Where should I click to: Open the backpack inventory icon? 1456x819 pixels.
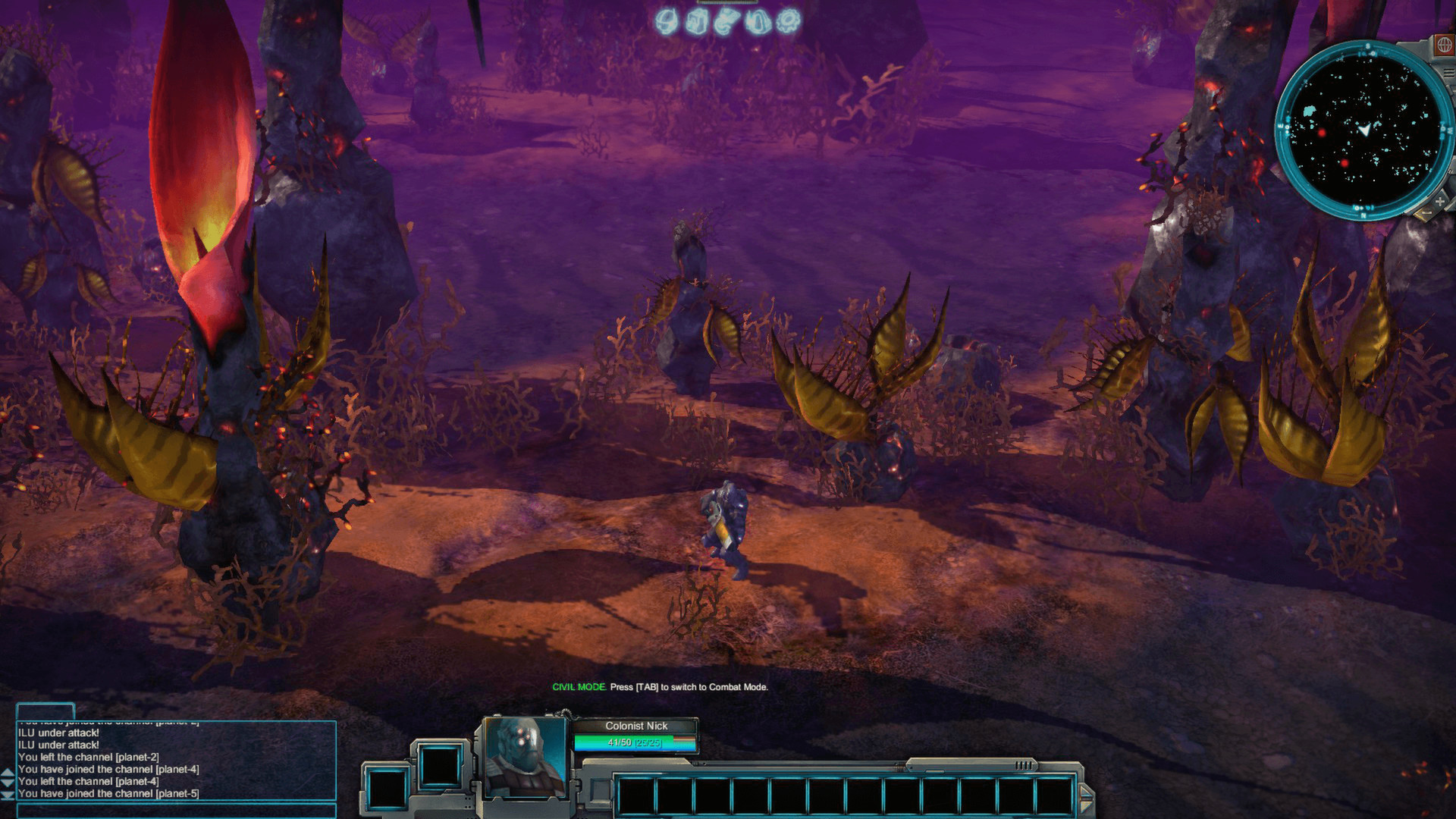click(697, 21)
